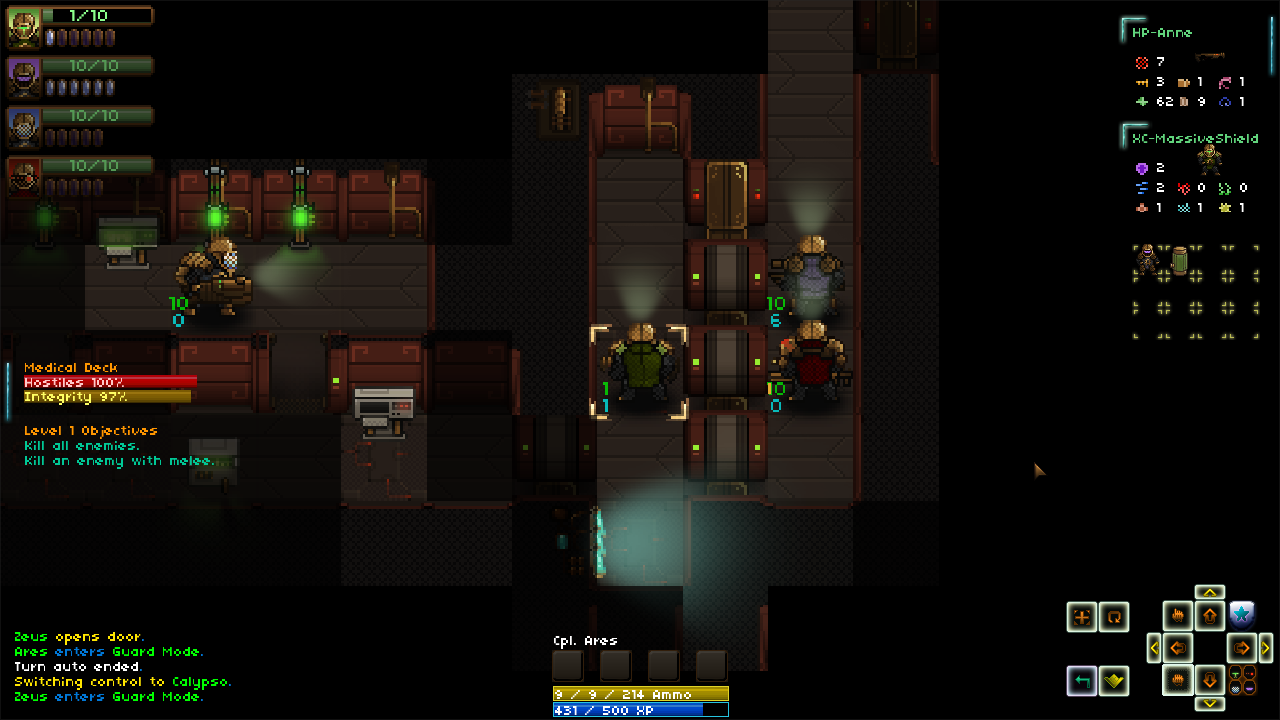Click the orange move-down arrow button
This screenshot has height=720, width=1280.
tap(1210, 681)
